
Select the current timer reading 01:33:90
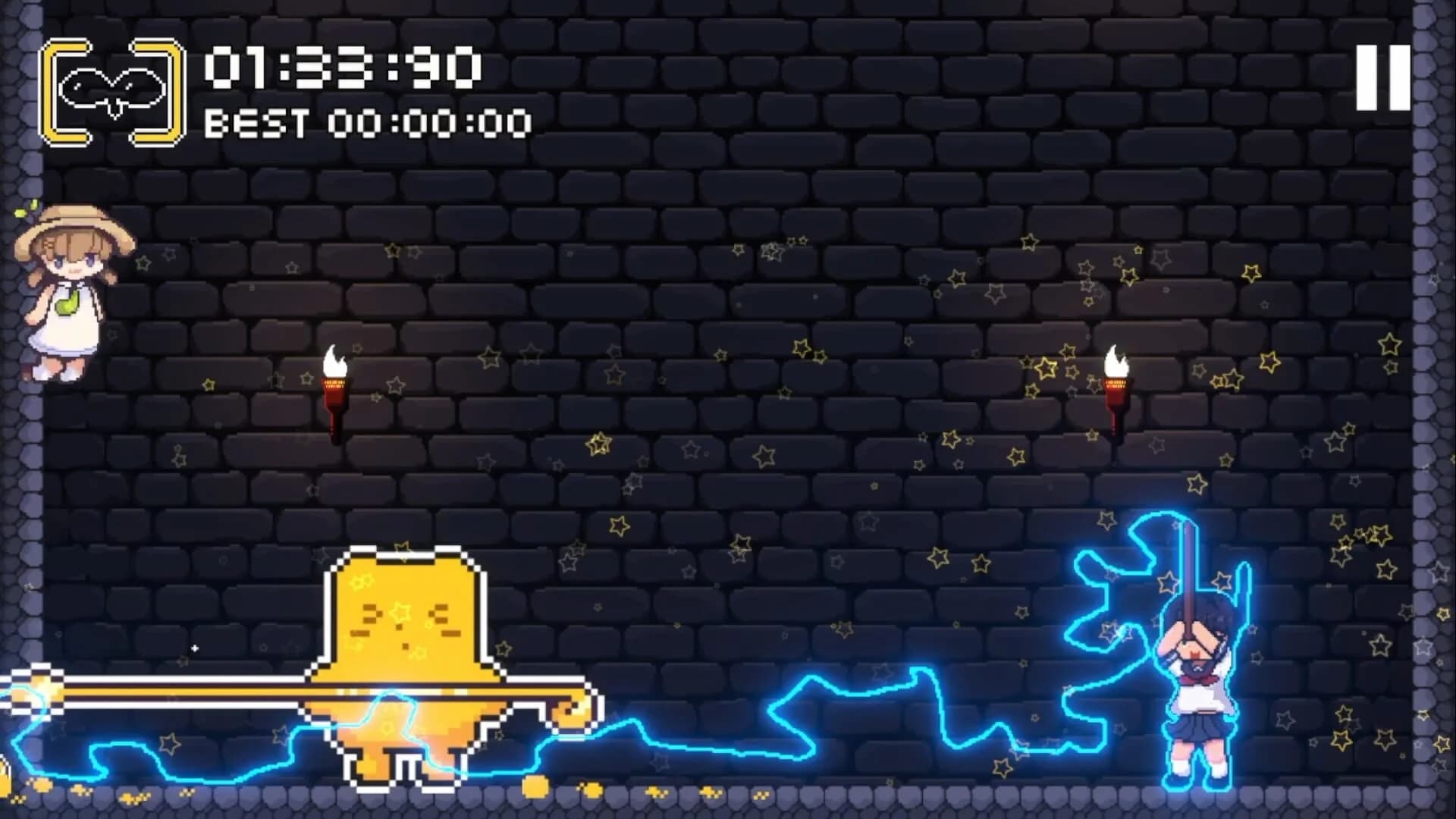pyautogui.click(x=341, y=68)
